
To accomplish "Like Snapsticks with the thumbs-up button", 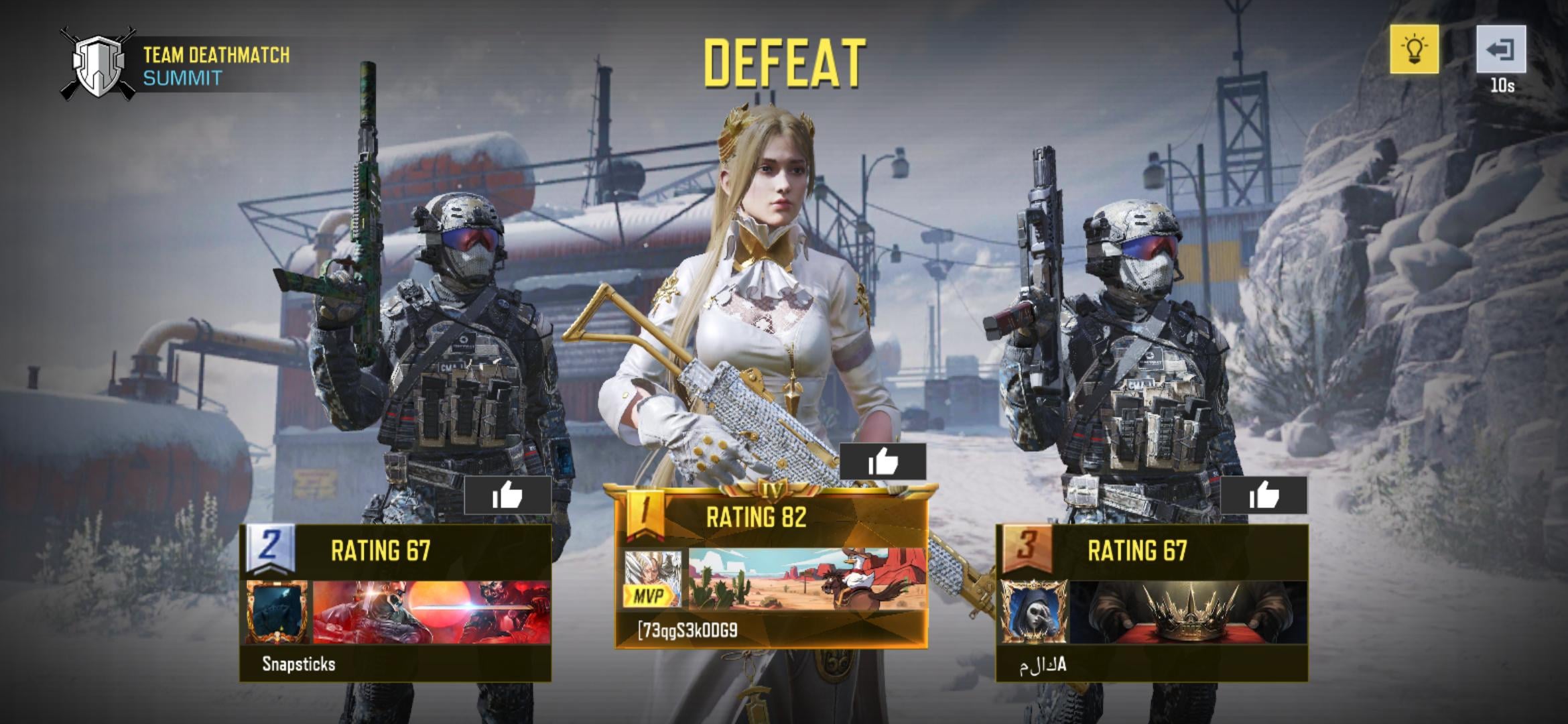I will (507, 496).
